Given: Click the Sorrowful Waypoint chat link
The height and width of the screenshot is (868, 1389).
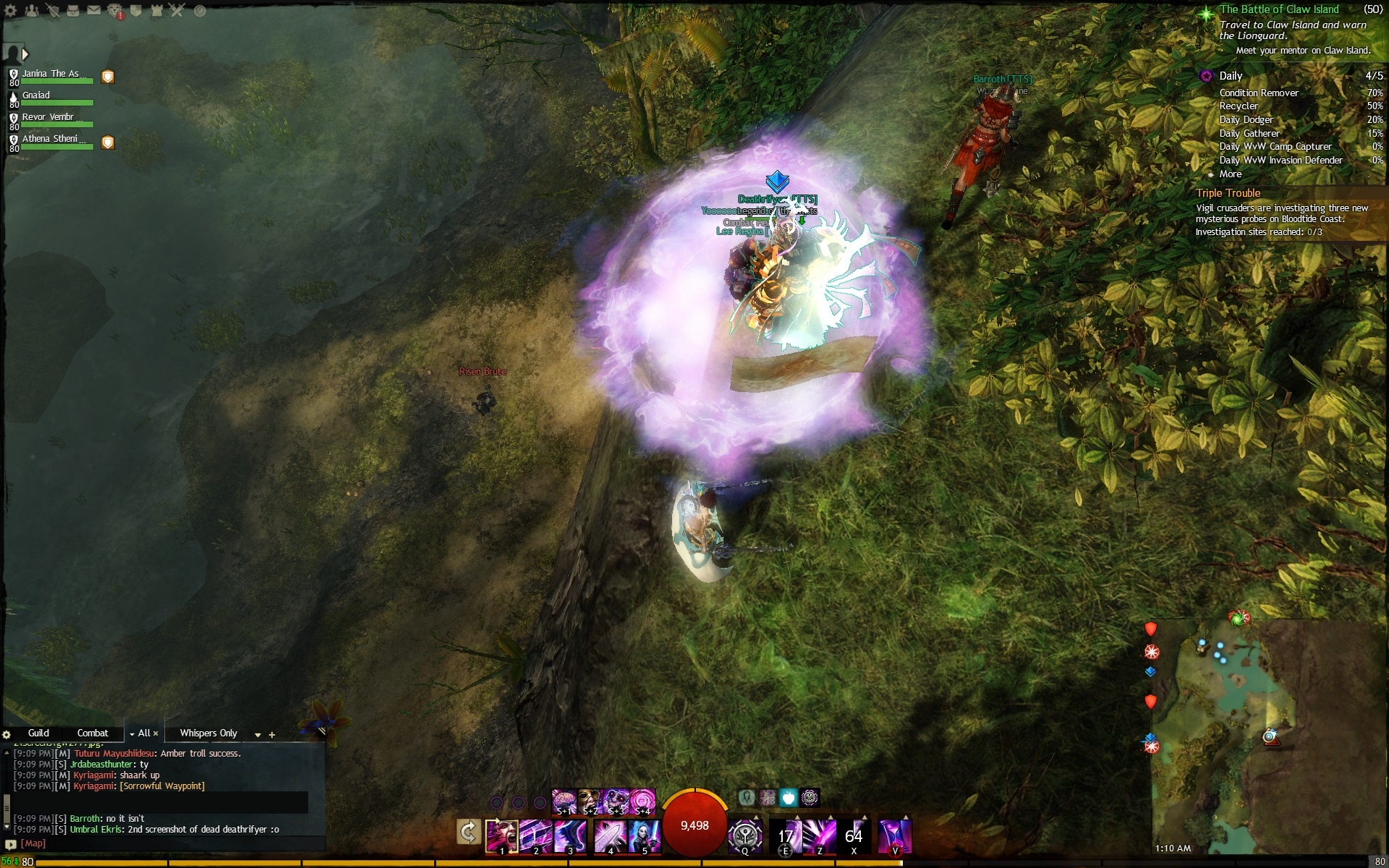Looking at the screenshot, I should click(162, 786).
